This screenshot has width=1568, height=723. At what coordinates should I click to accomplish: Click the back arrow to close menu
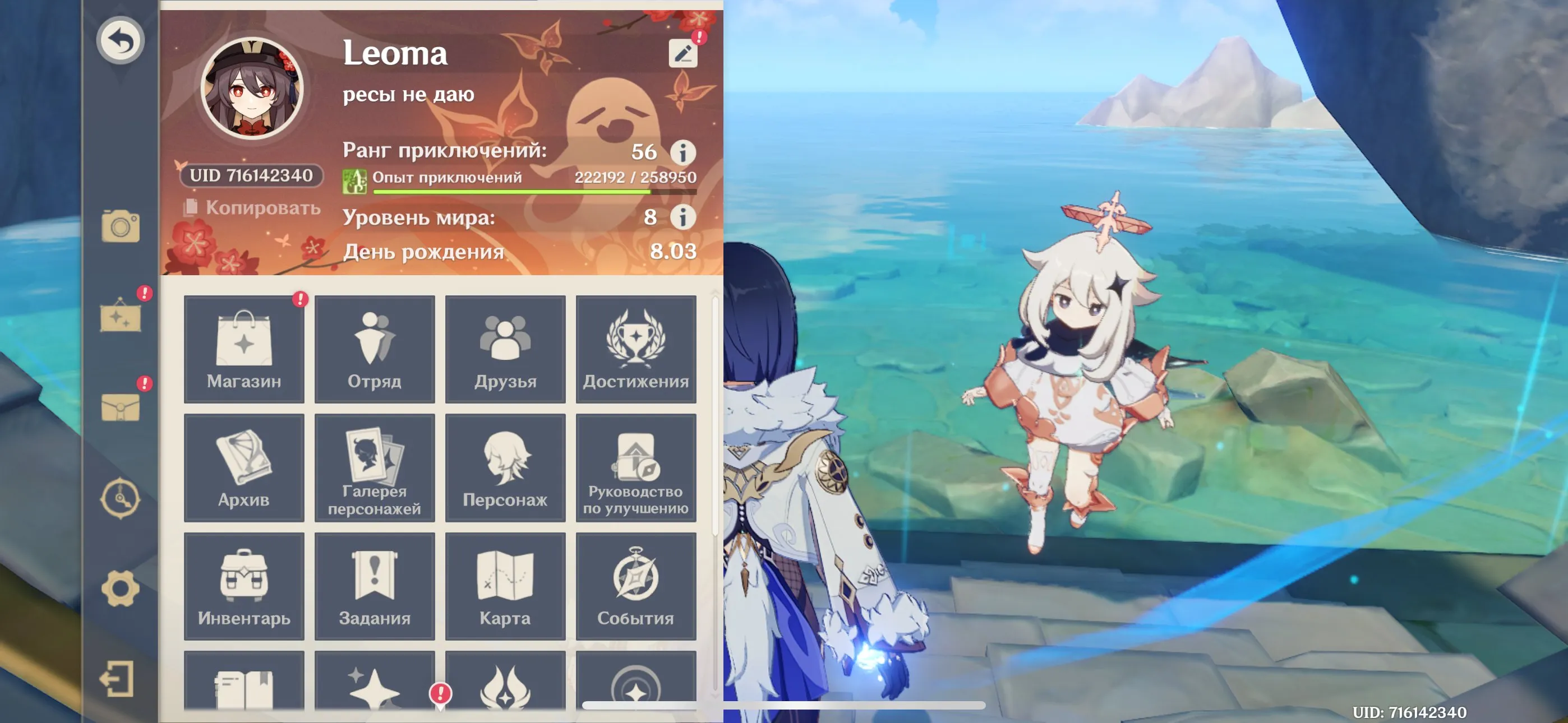click(x=121, y=41)
